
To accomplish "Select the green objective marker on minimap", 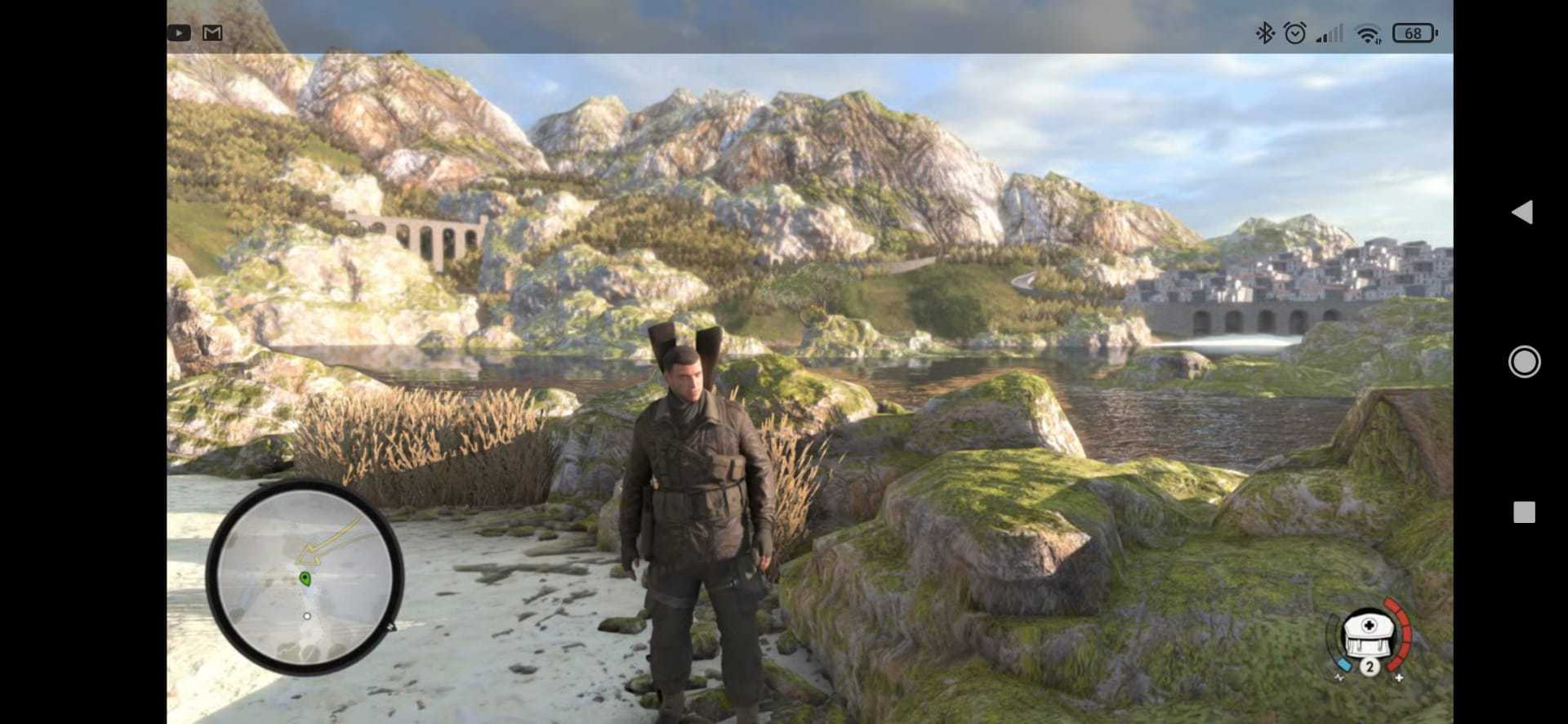I will click(305, 579).
